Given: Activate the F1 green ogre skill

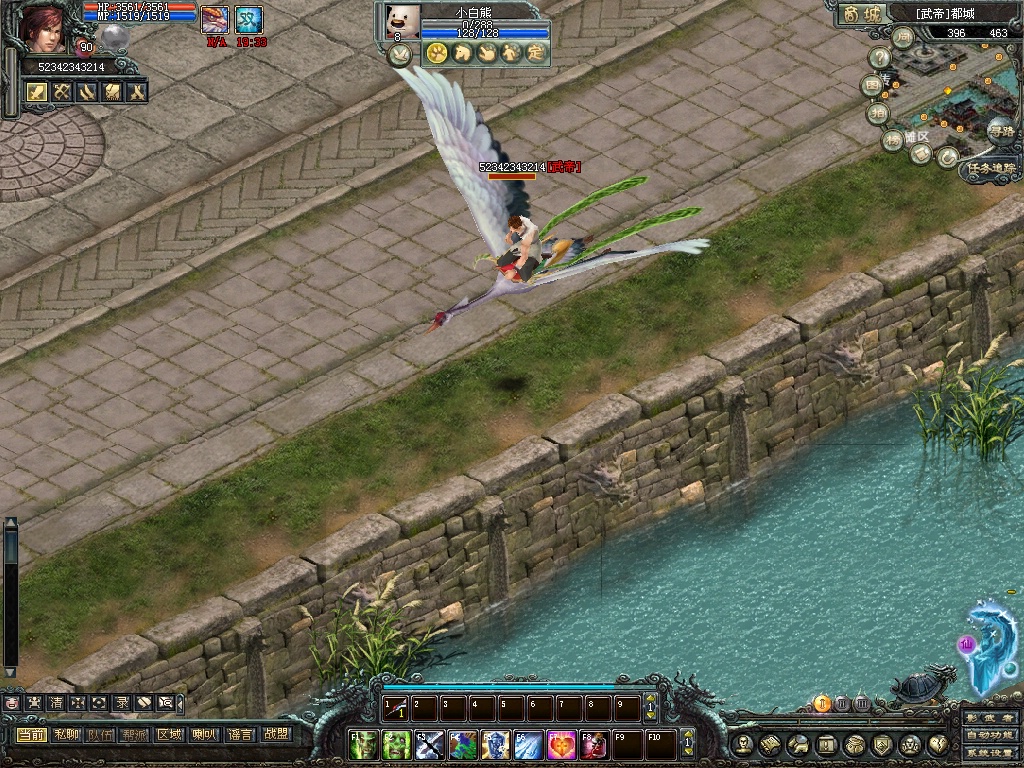Looking at the screenshot, I should [x=366, y=745].
